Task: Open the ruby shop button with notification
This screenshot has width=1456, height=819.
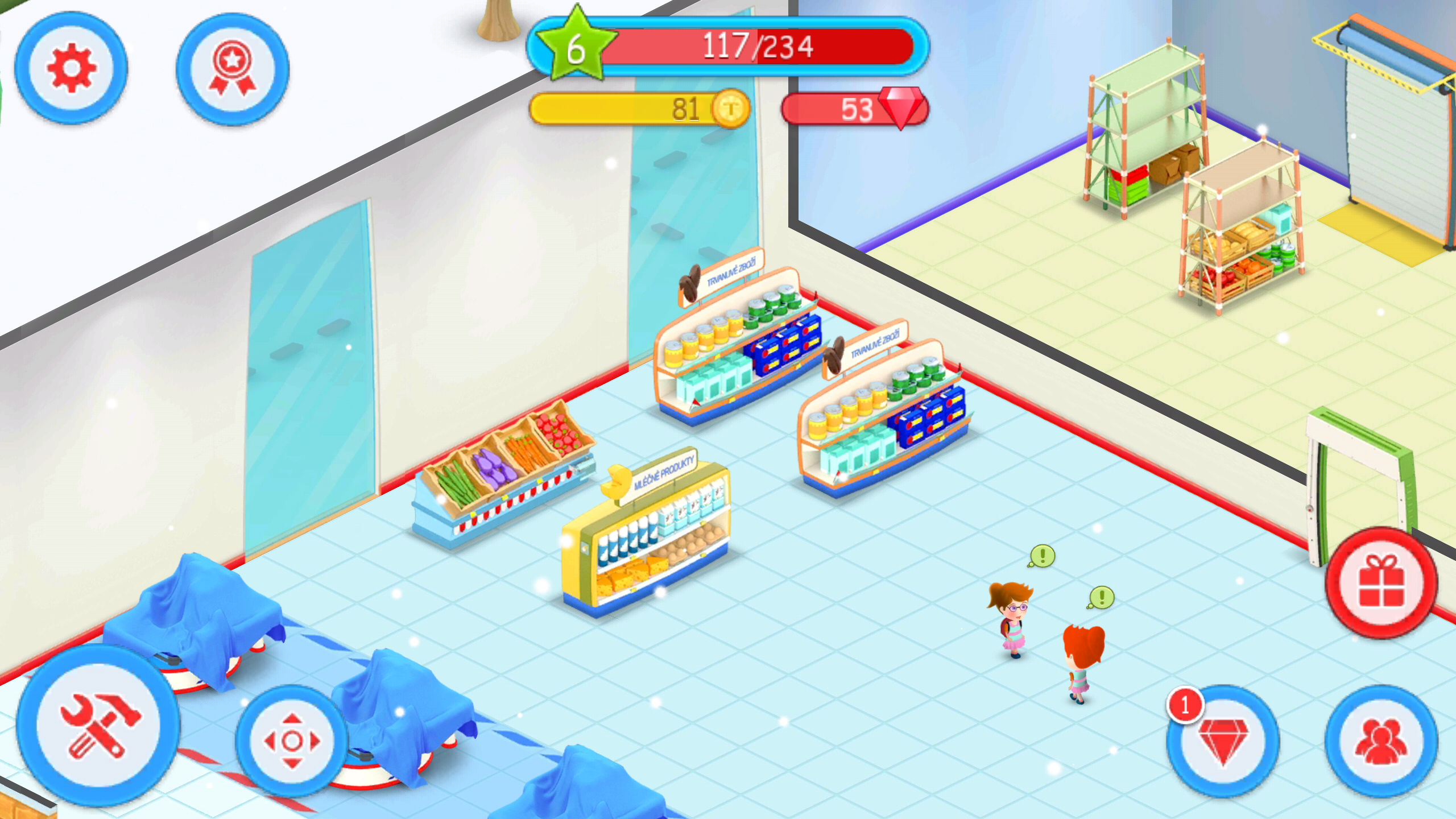Action: coord(1223,741)
